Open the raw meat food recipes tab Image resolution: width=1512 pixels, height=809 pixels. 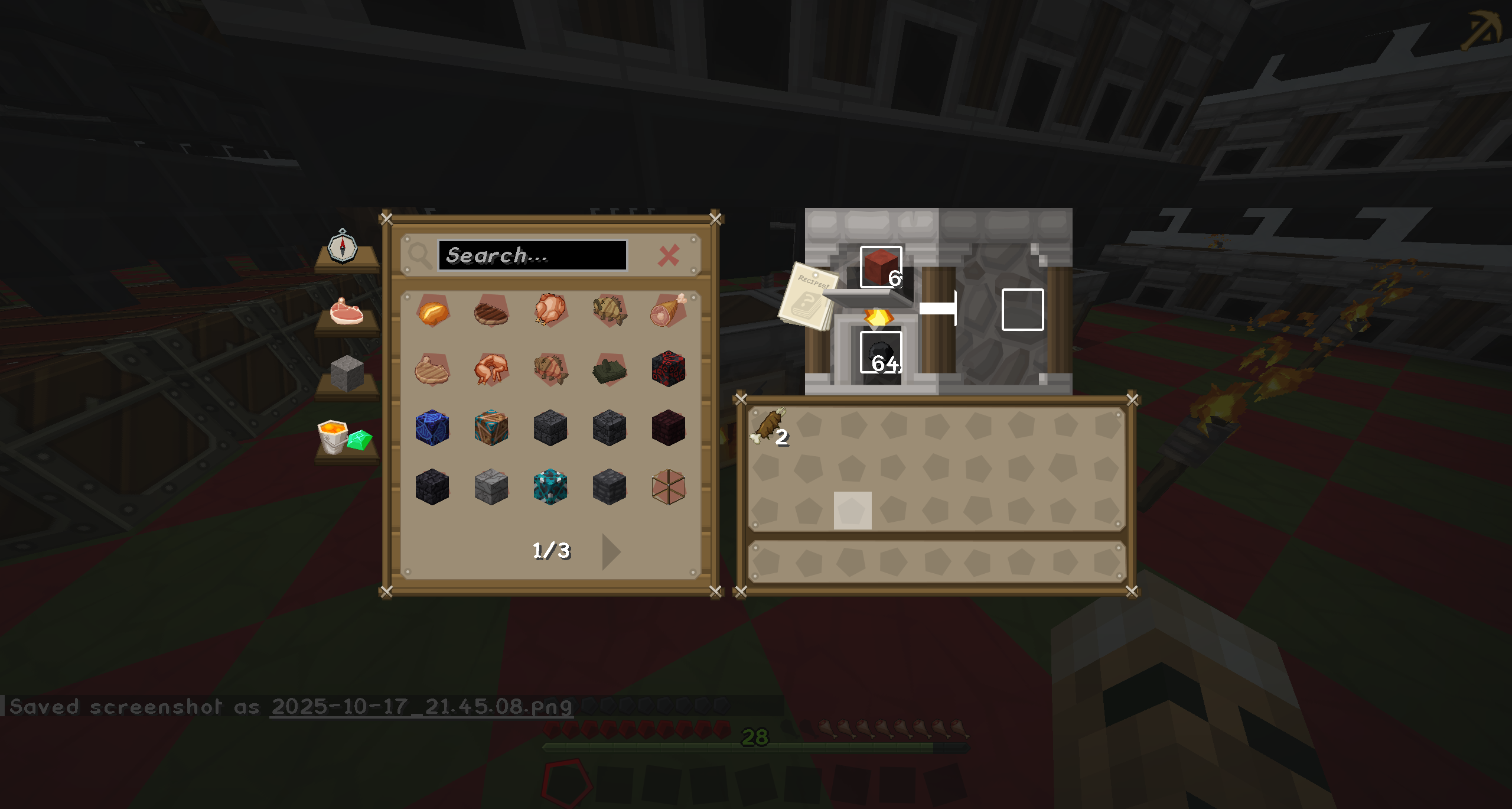[347, 311]
